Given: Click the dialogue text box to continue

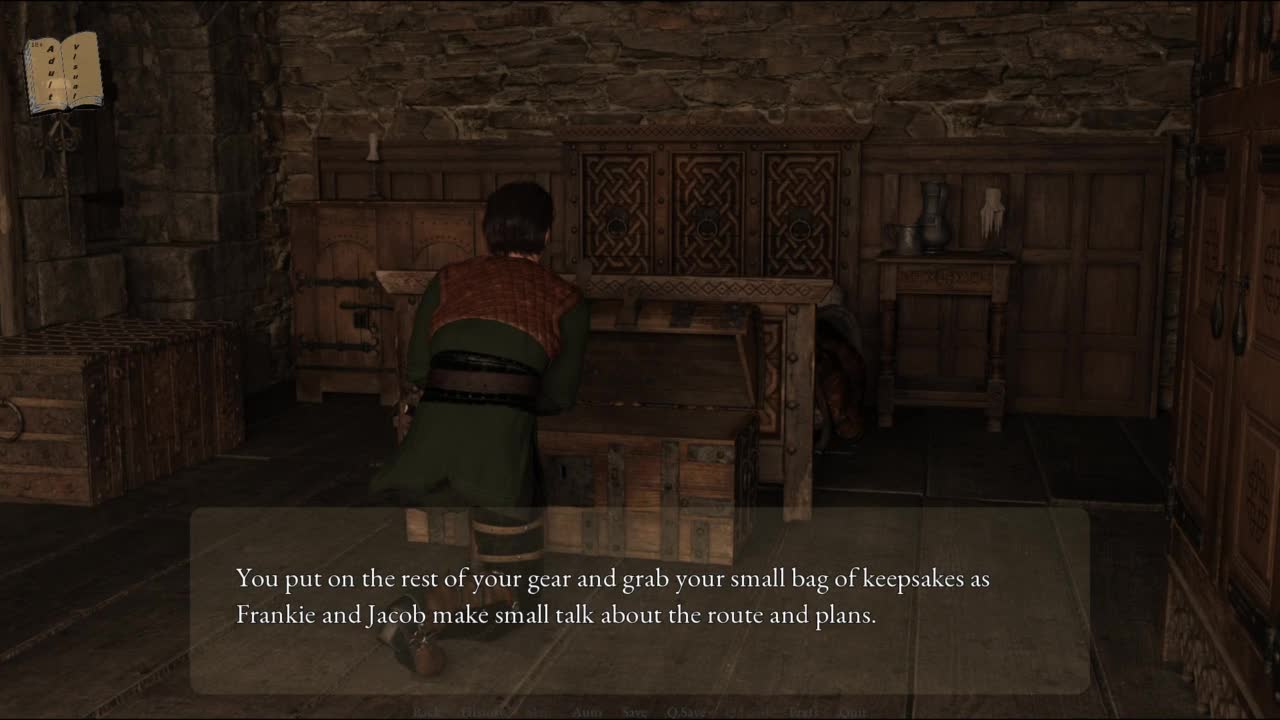Looking at the screenshot, I should pos(640,600).
